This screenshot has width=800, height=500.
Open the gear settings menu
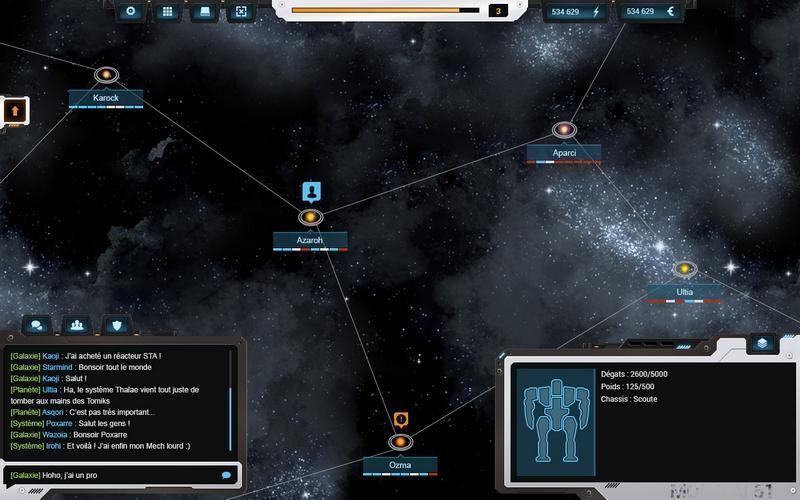pos(131,12)
